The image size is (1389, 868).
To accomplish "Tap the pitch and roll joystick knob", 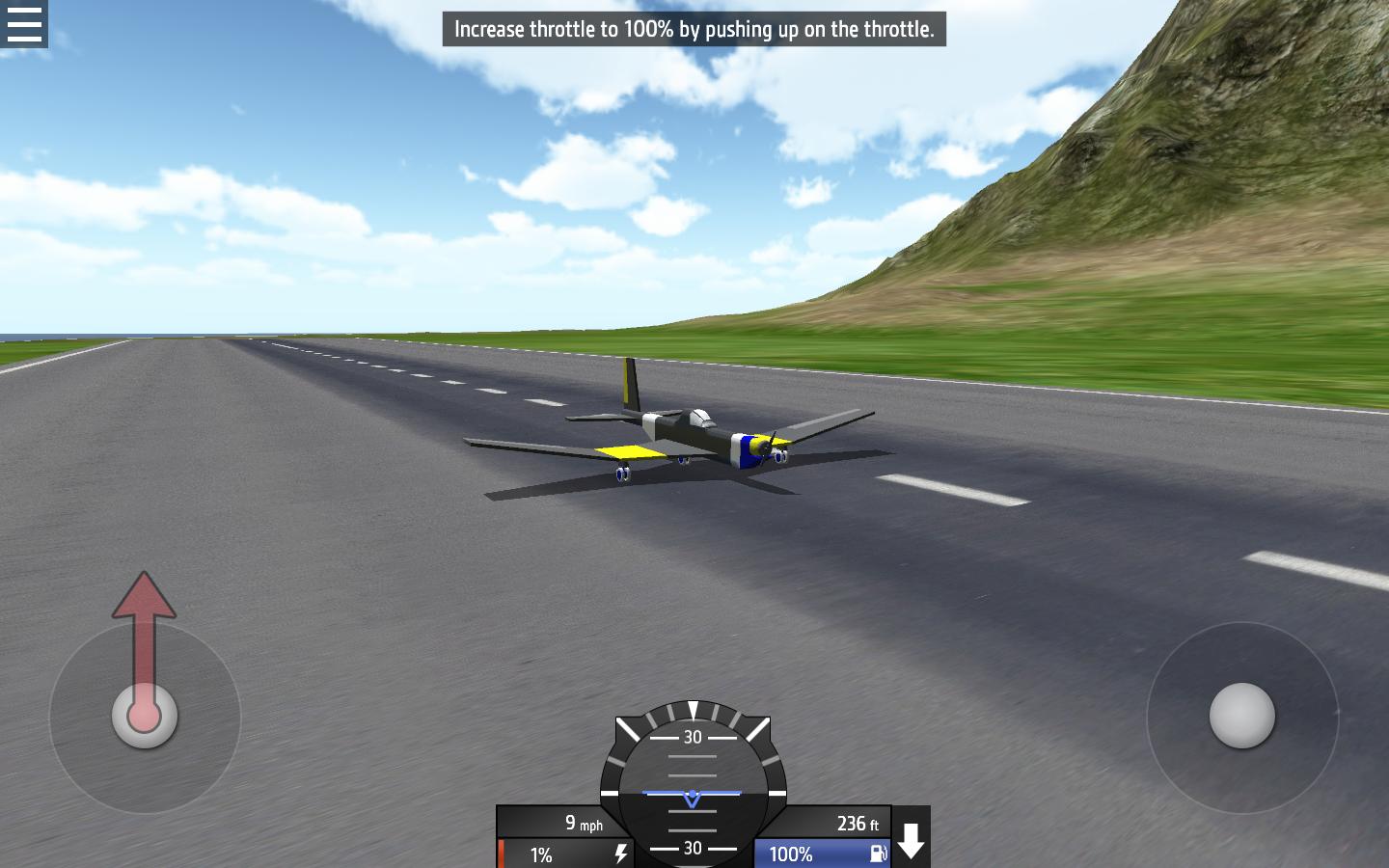I will click(x=1242, y=716).
